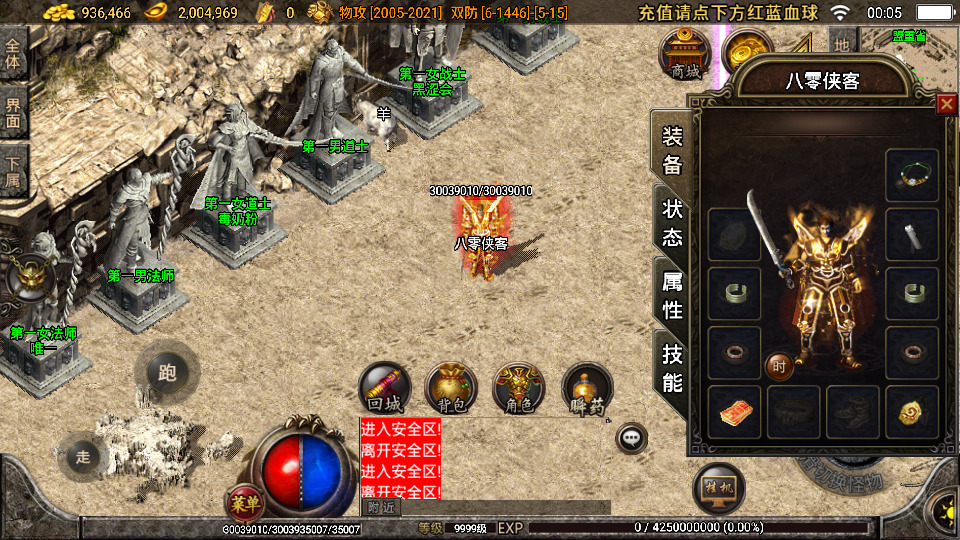The height and width of the screenshot is (540, 960).
Task: Click the 时 fashion toggle button
Action: [x=779, y=366]
